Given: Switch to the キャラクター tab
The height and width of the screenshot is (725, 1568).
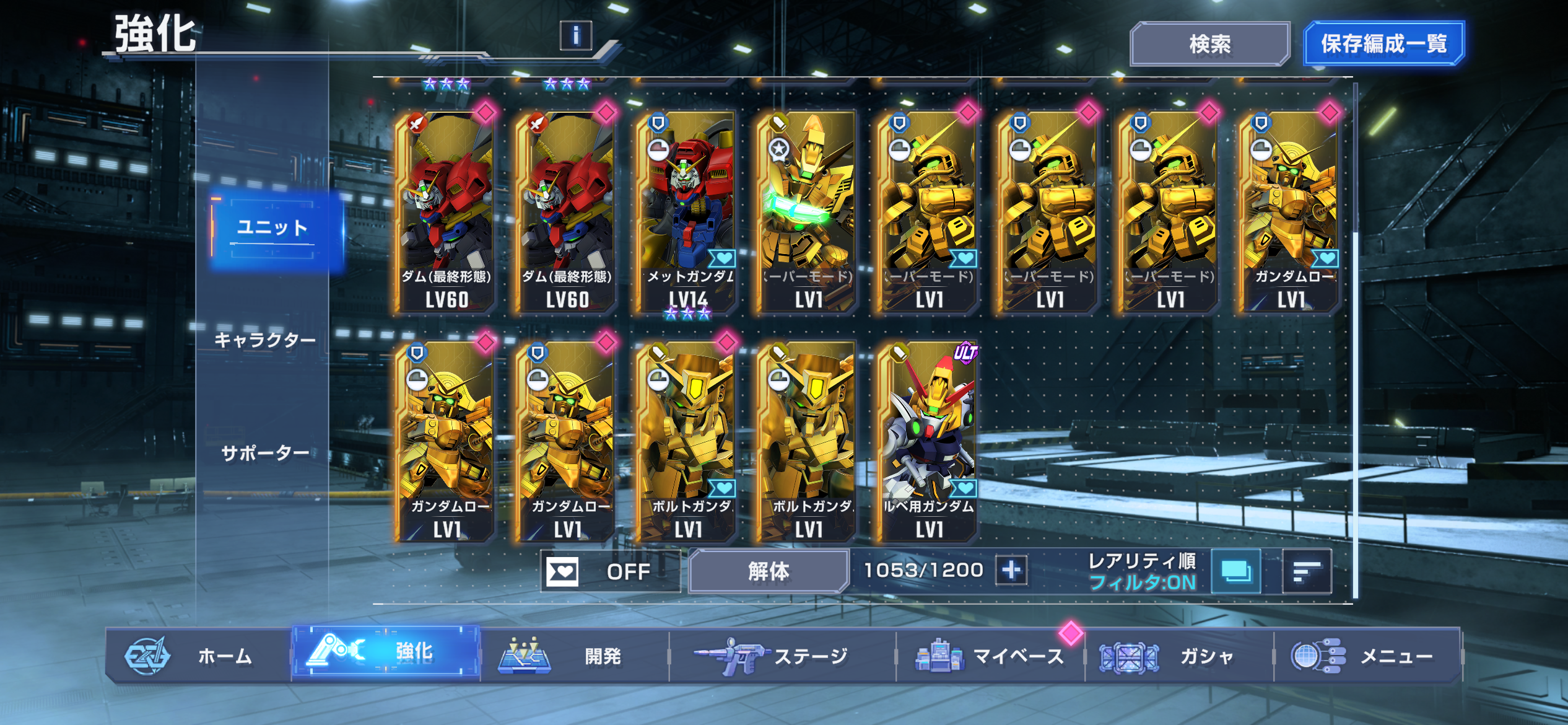Looking at the screenshot, I should (265, 340).
